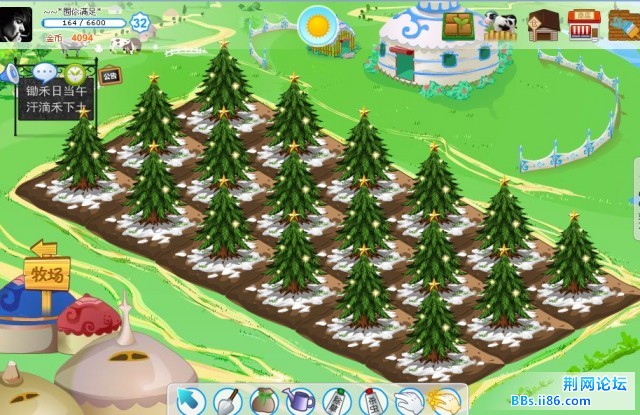Screen dimensions: 640x415
Task: Click the sun weather icon
Action: click(x=320, y=22)
